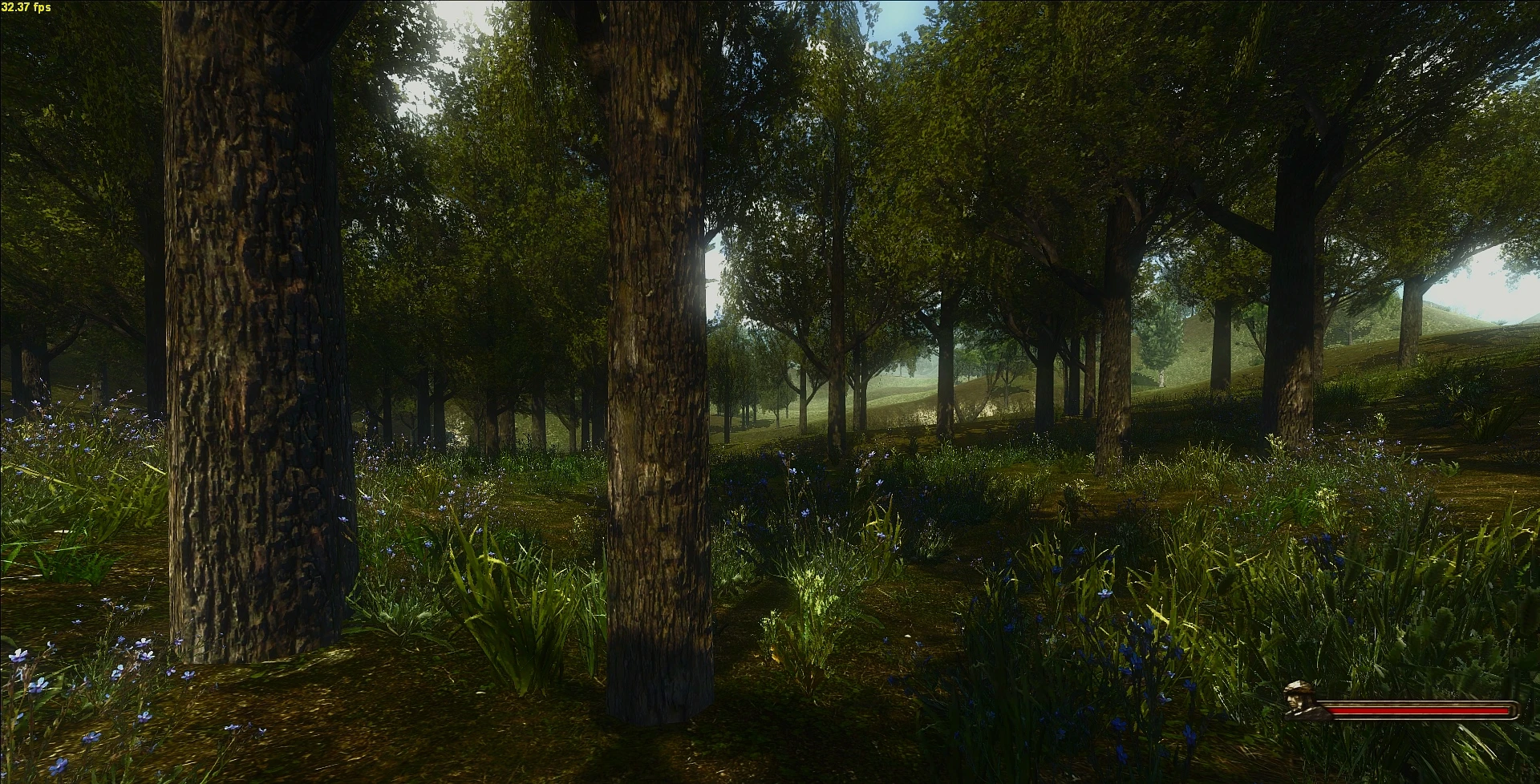
Task: Select the distant white figure between the trees
Action: tap(1162, 378)
